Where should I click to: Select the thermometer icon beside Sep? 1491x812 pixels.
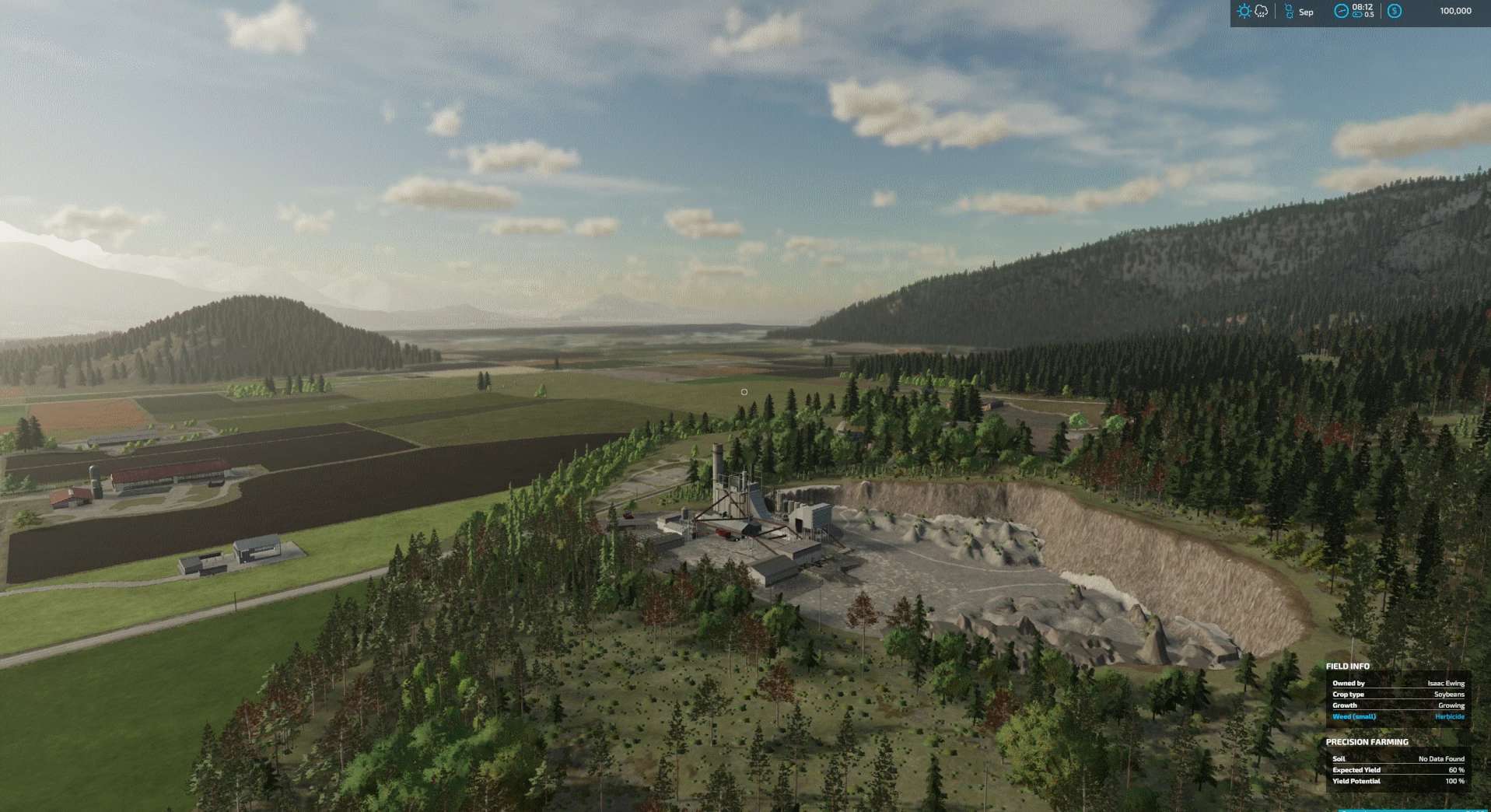click(x=1289, y=12)
